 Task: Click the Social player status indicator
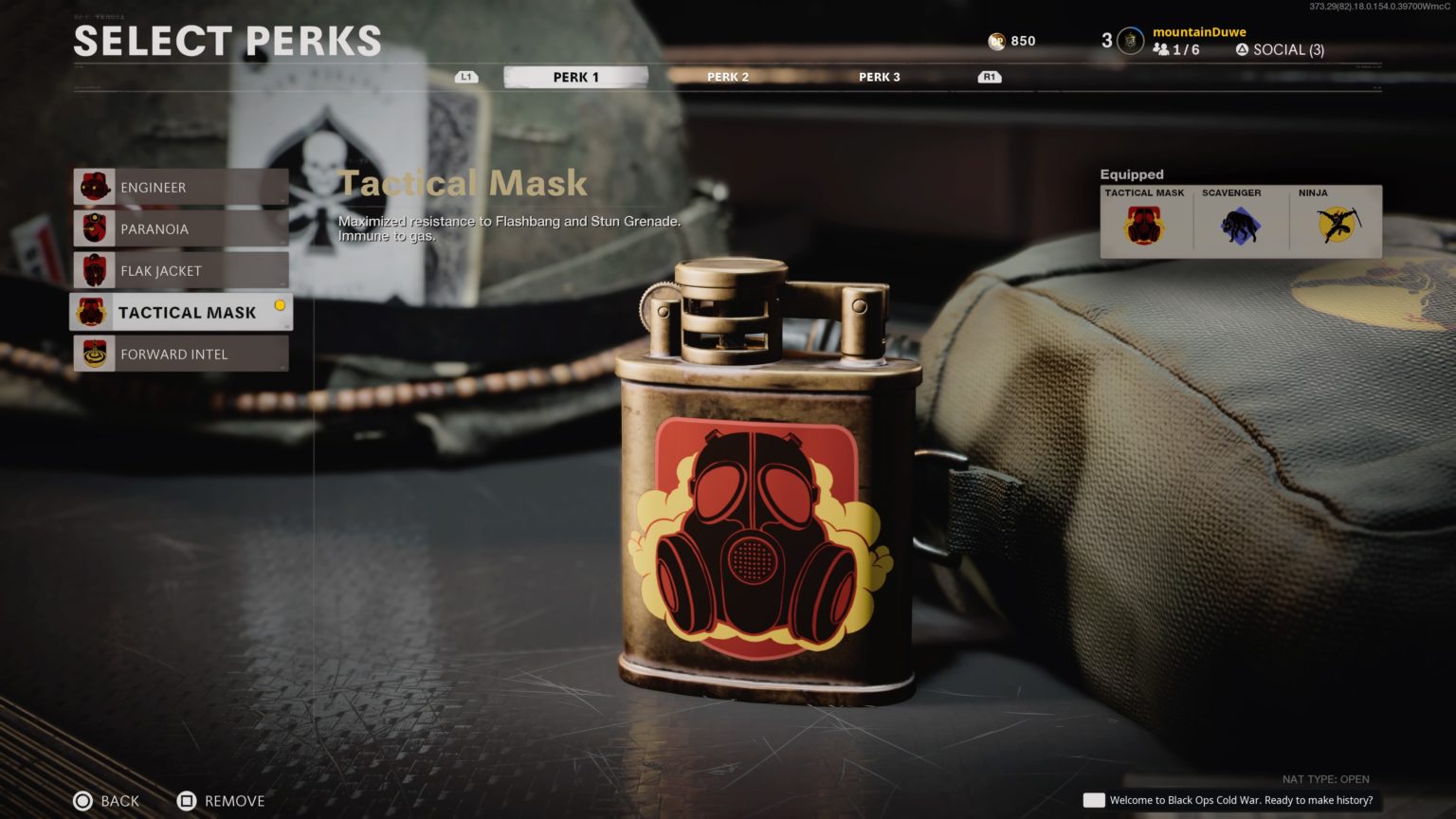[x=1242, y=48]
